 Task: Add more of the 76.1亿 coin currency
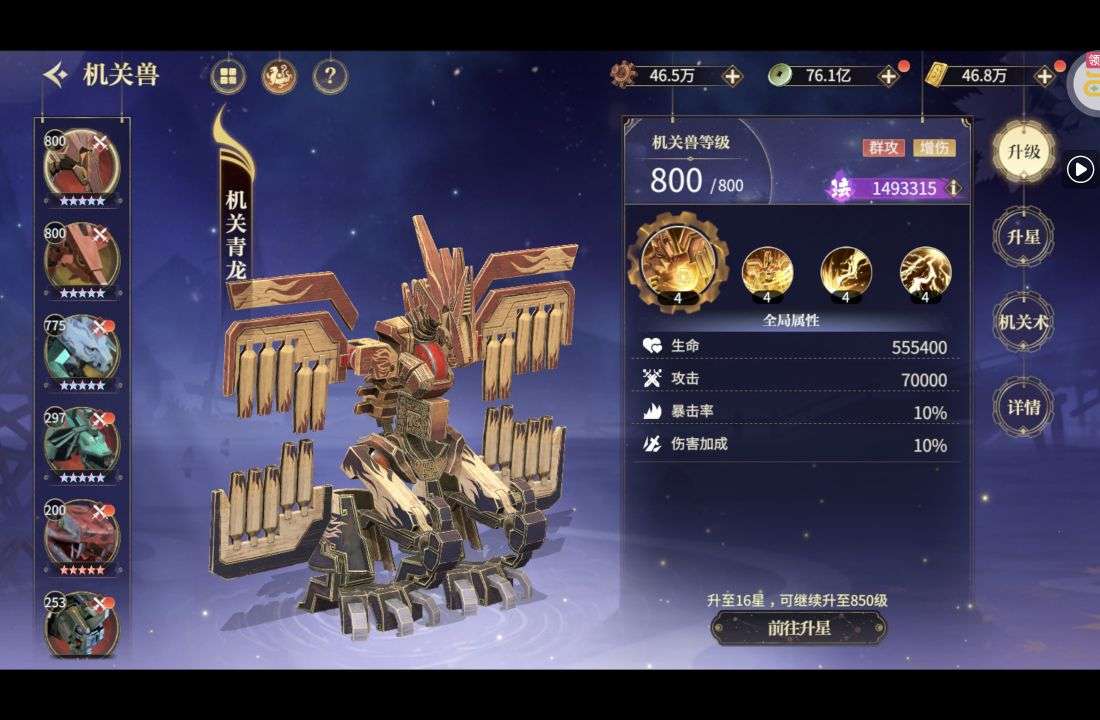[x=888, y=76]
